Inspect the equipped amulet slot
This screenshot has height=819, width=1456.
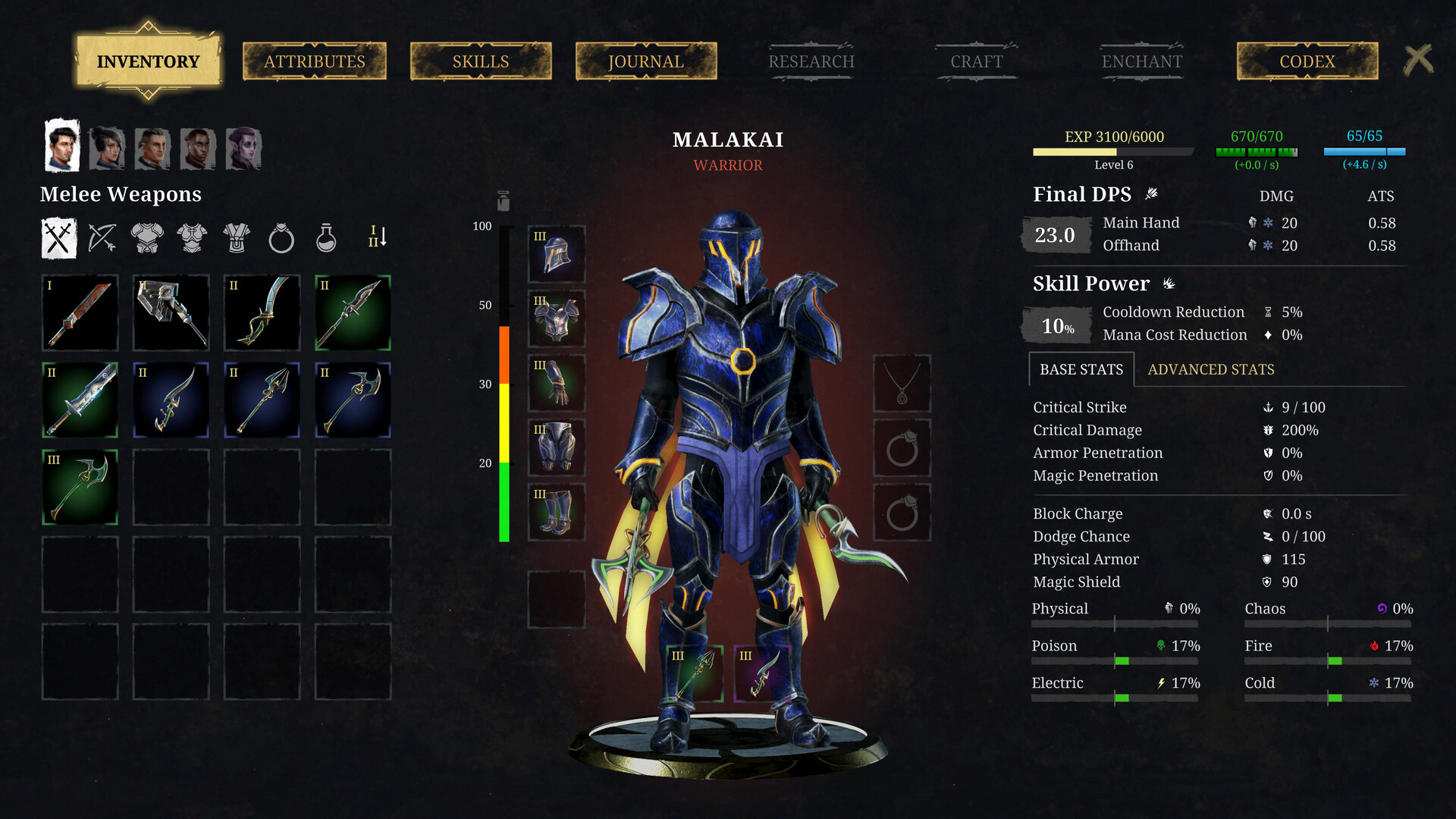tap(902, 383)
